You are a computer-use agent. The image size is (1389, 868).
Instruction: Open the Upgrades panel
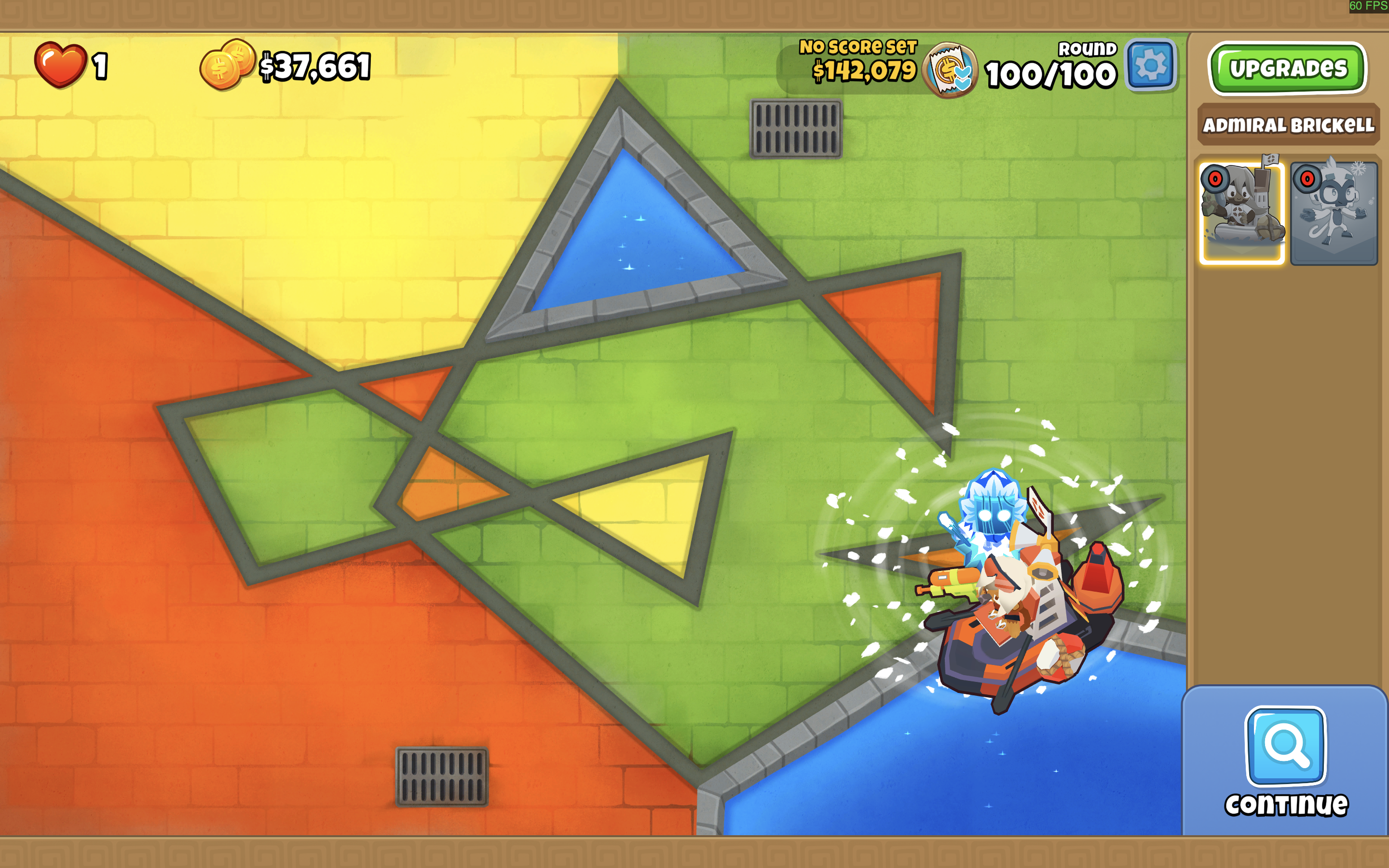click(1287, 69)
